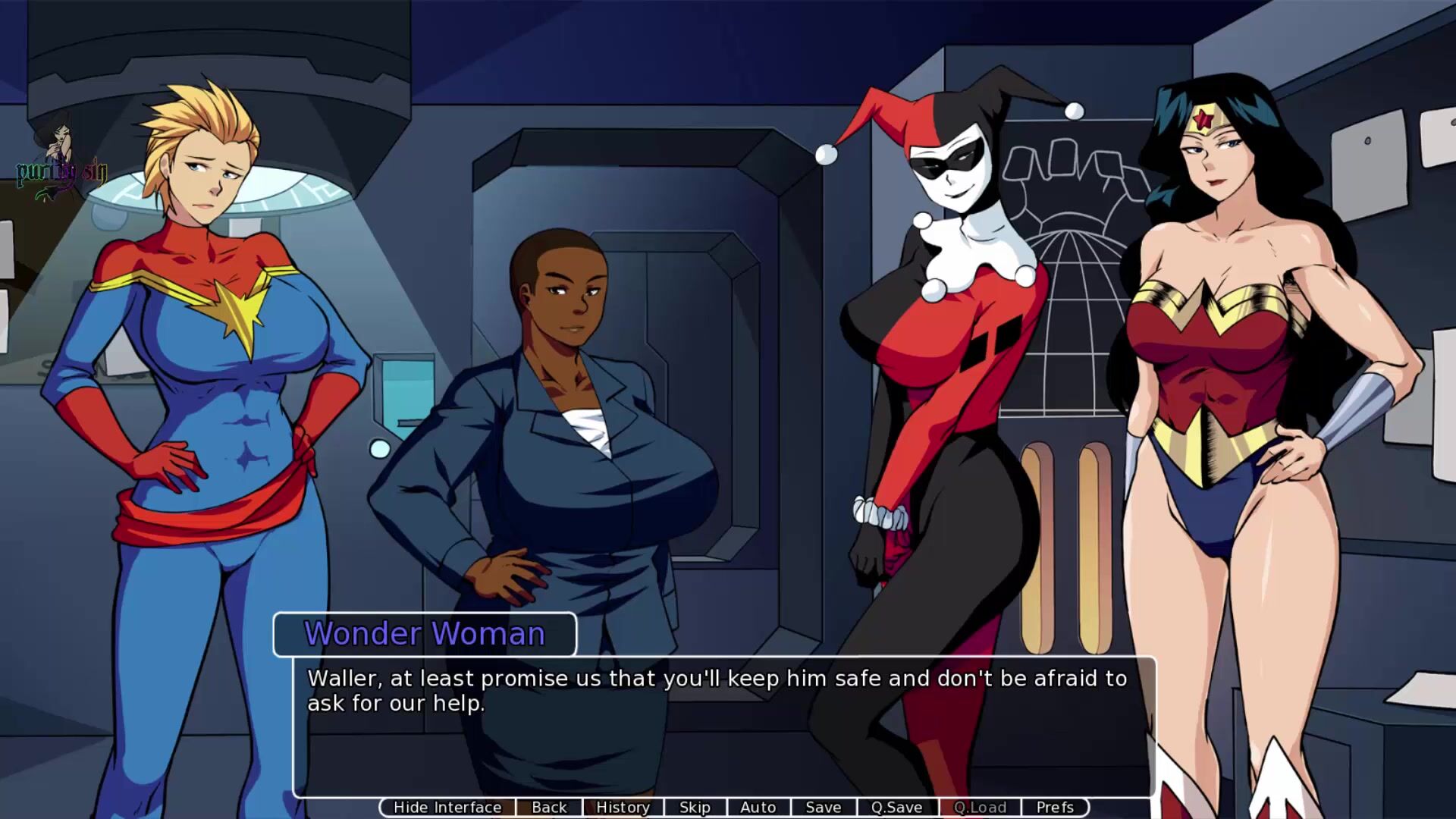Go Back to previous line

(549, 808)
